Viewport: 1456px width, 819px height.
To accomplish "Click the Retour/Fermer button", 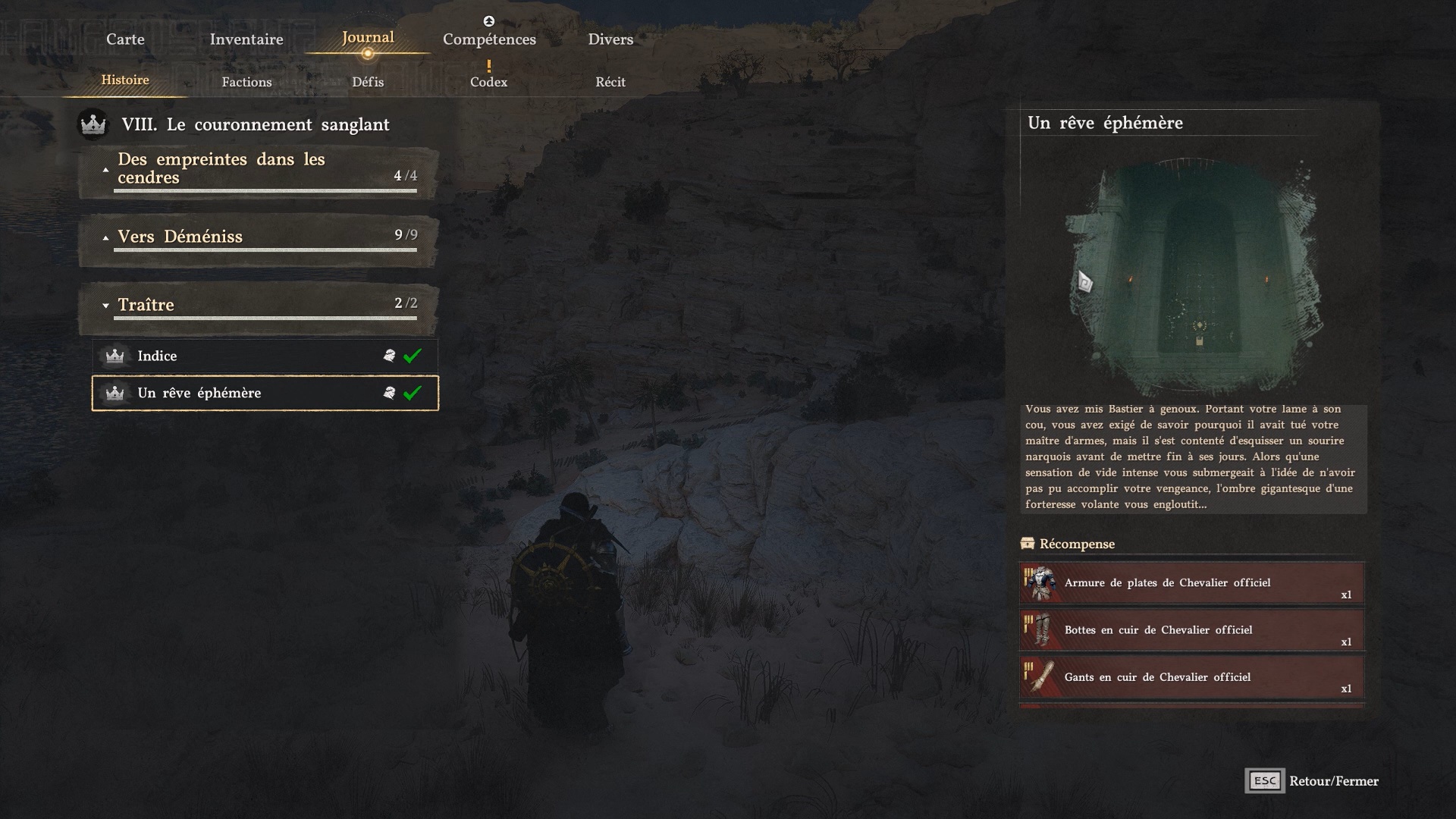I will 1313,781.
